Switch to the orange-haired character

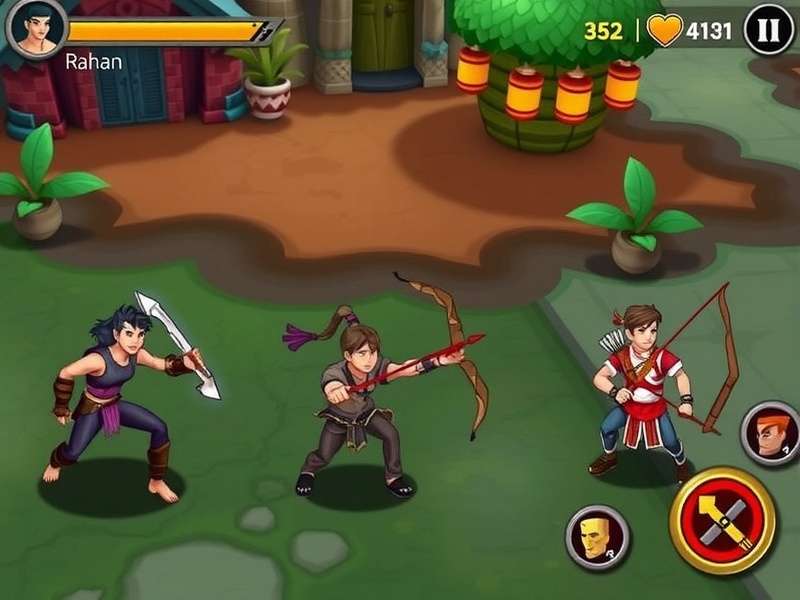770,433
